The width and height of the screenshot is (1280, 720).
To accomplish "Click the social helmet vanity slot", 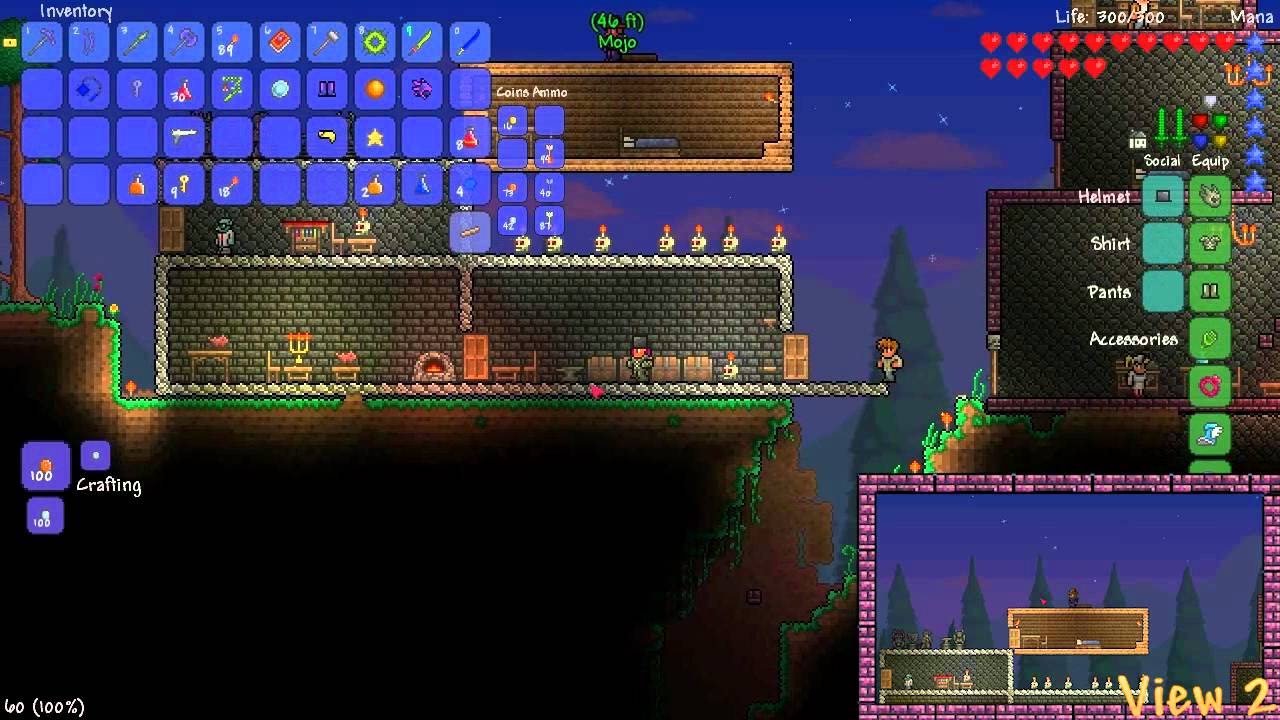I will [x=1163, y=196].
